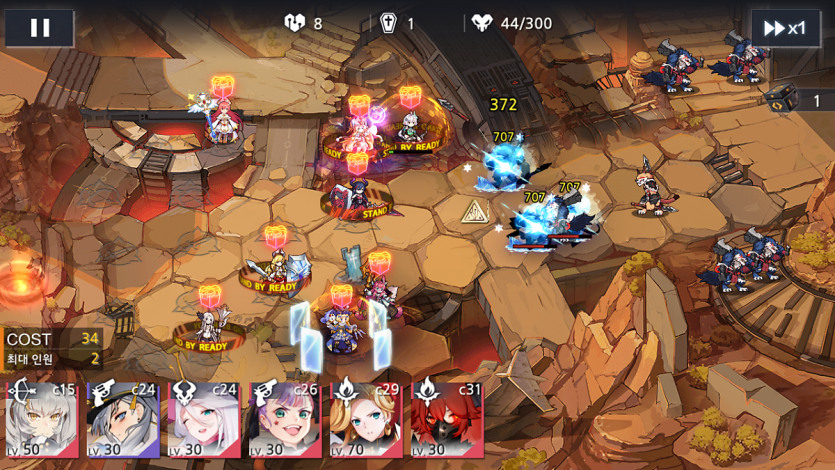This screenshot has height=470, width=835.
Task: Select the cost 15 archer unit card
Action: pos(42,420)
